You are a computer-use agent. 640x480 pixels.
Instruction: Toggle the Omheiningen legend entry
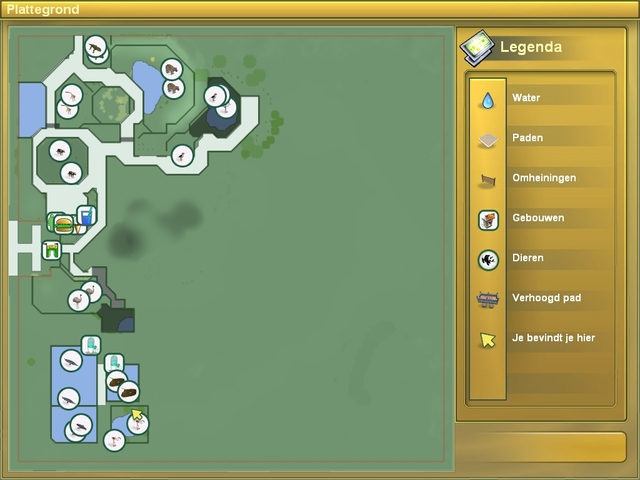(x=488, y=180)
